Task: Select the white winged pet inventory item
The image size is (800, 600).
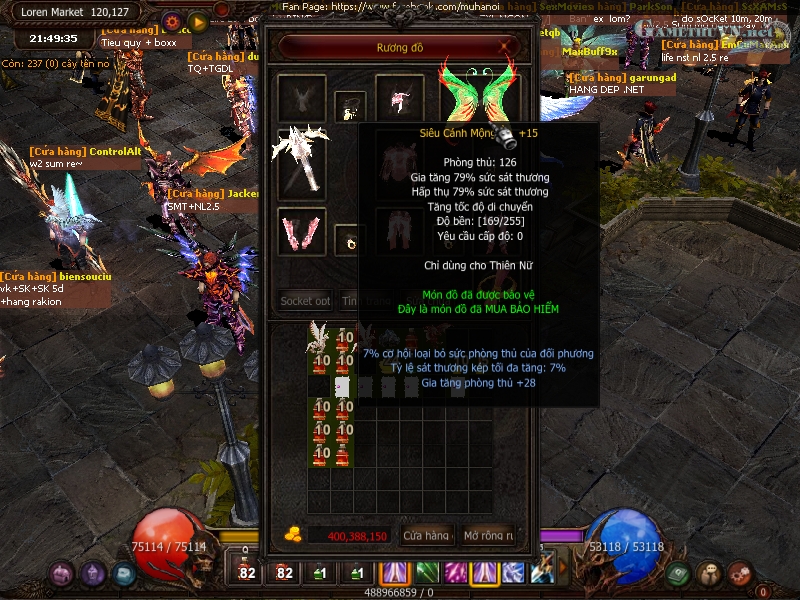Action: (x=320, y=337)
